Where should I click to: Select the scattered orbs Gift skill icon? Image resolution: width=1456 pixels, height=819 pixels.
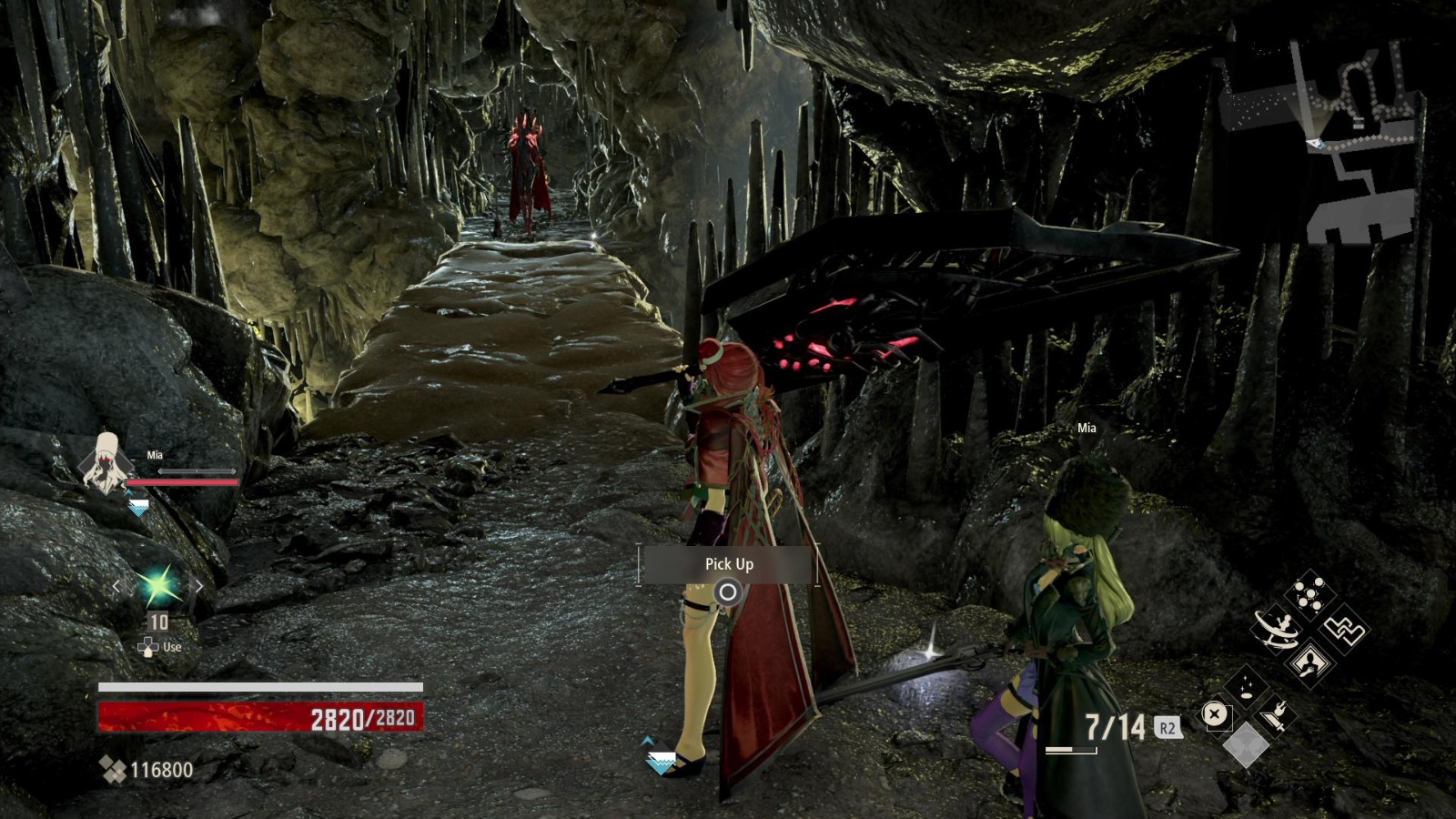click(x=1309, y=593)
